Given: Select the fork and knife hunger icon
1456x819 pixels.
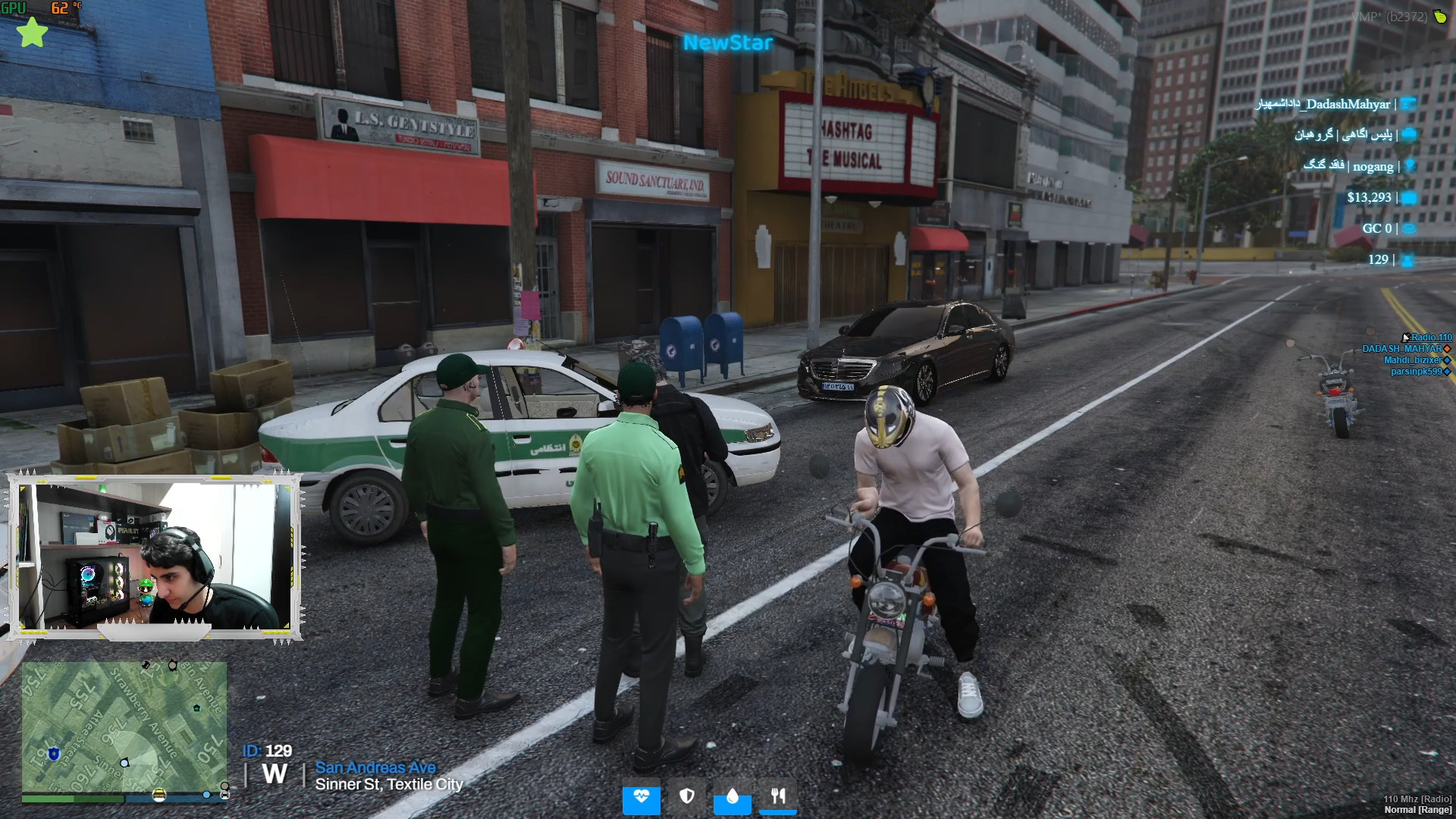Looking at the screenshot, I should [778, 797].
